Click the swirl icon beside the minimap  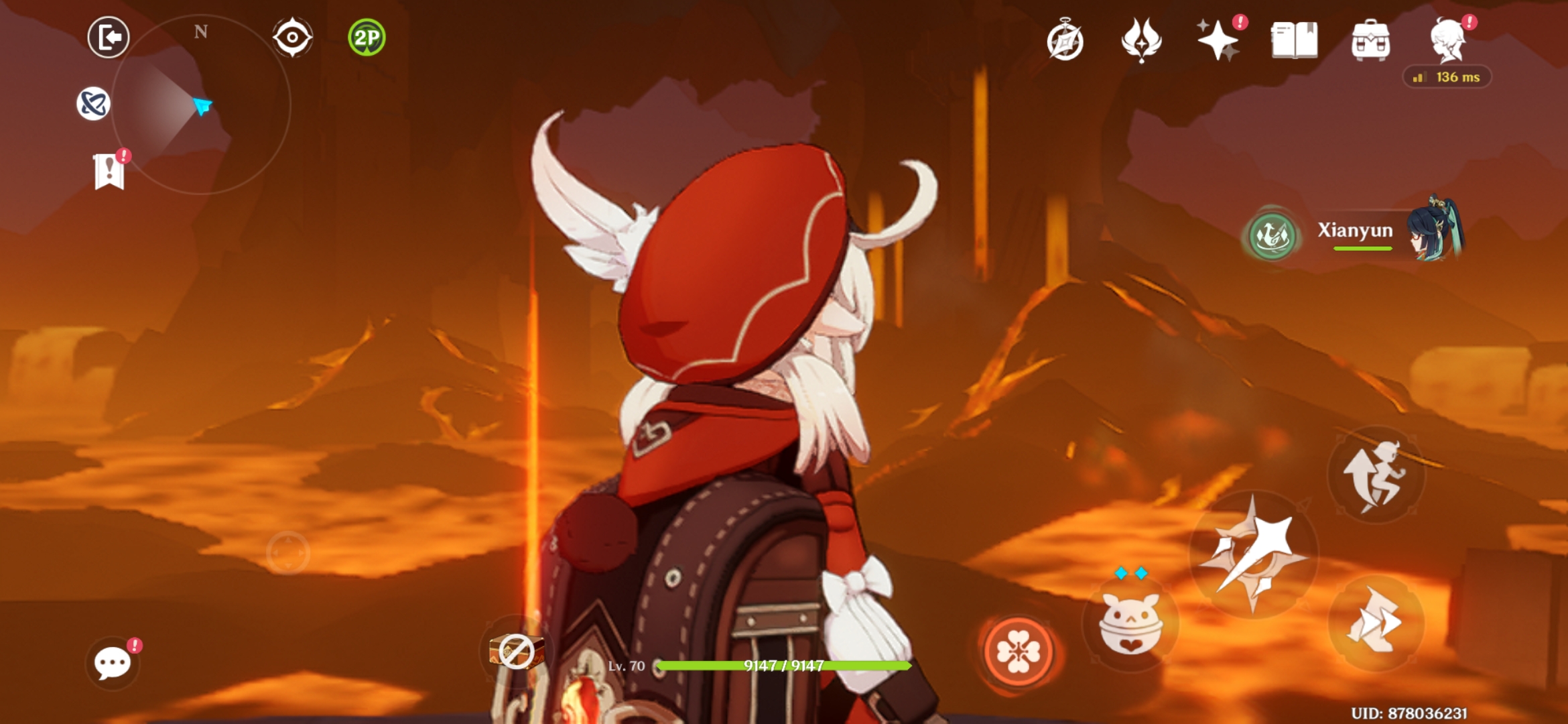[x=92, y=104]
